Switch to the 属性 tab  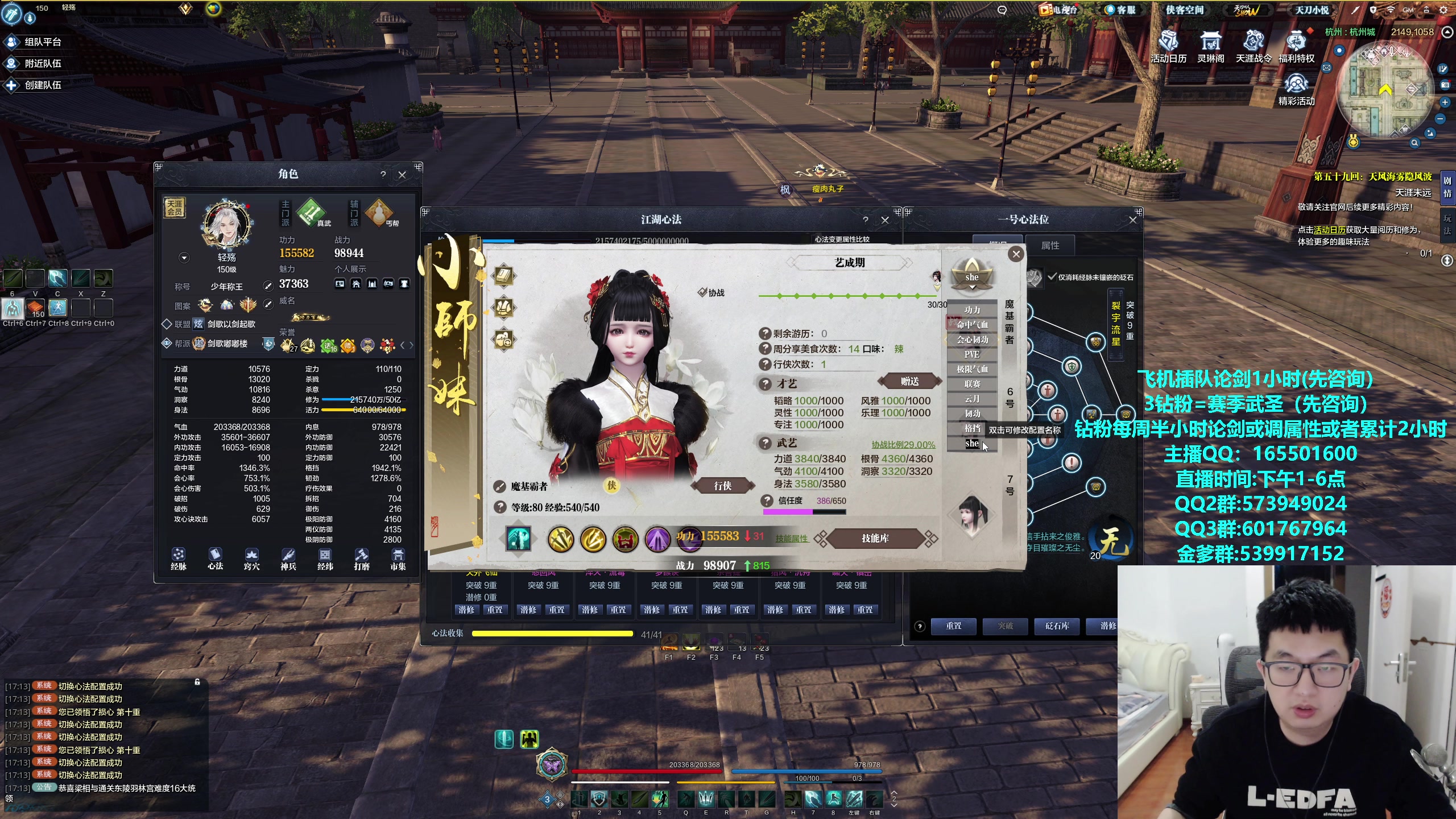(1050, 245)
